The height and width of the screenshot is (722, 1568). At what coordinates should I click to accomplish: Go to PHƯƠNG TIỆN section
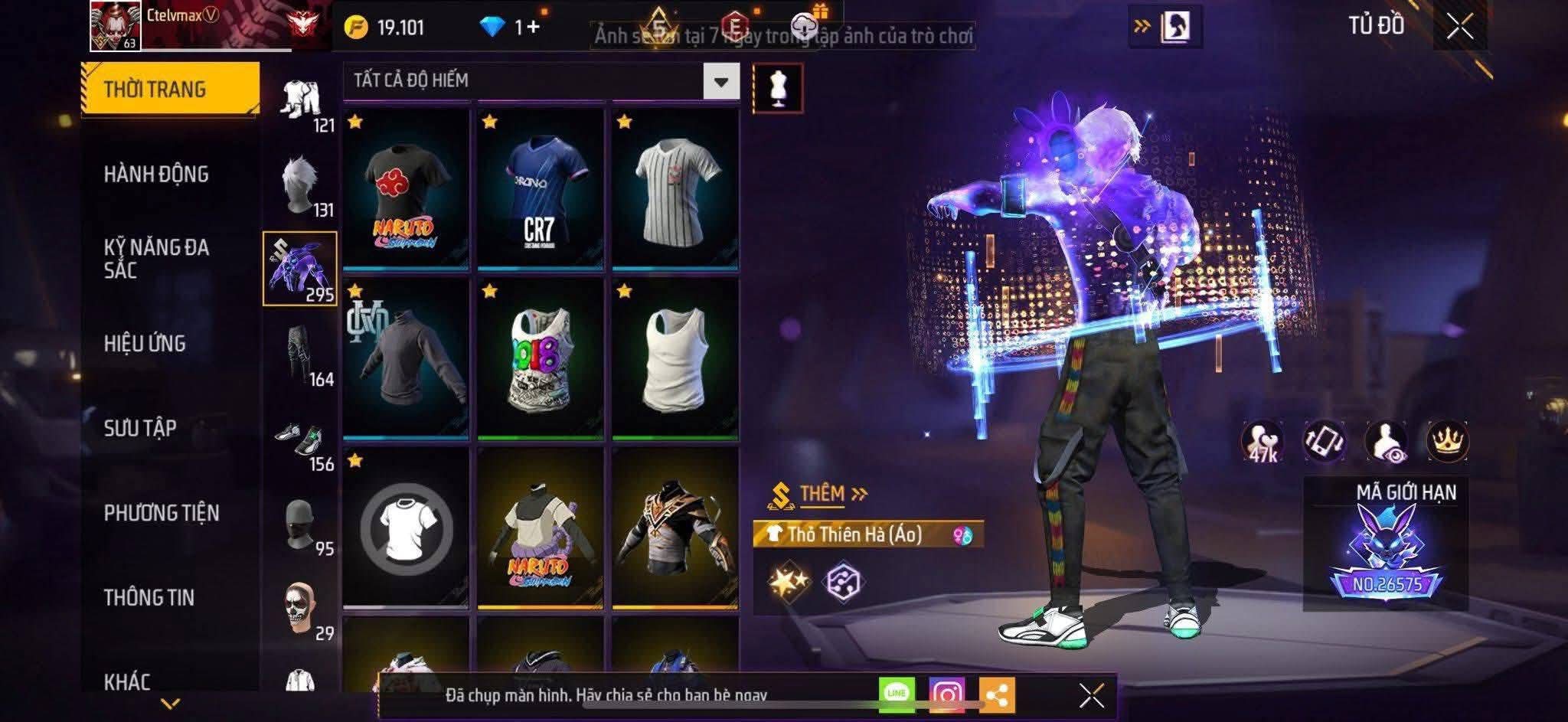point(162,513)
